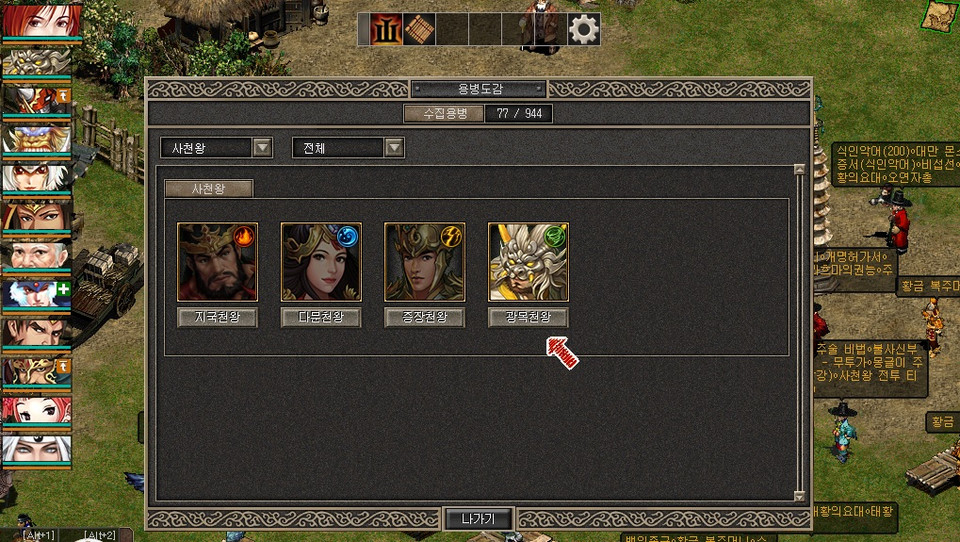This screenshot has height=542, width=960.
Task: Open the 사천왕 category dropdown
Action: (262, 148)
